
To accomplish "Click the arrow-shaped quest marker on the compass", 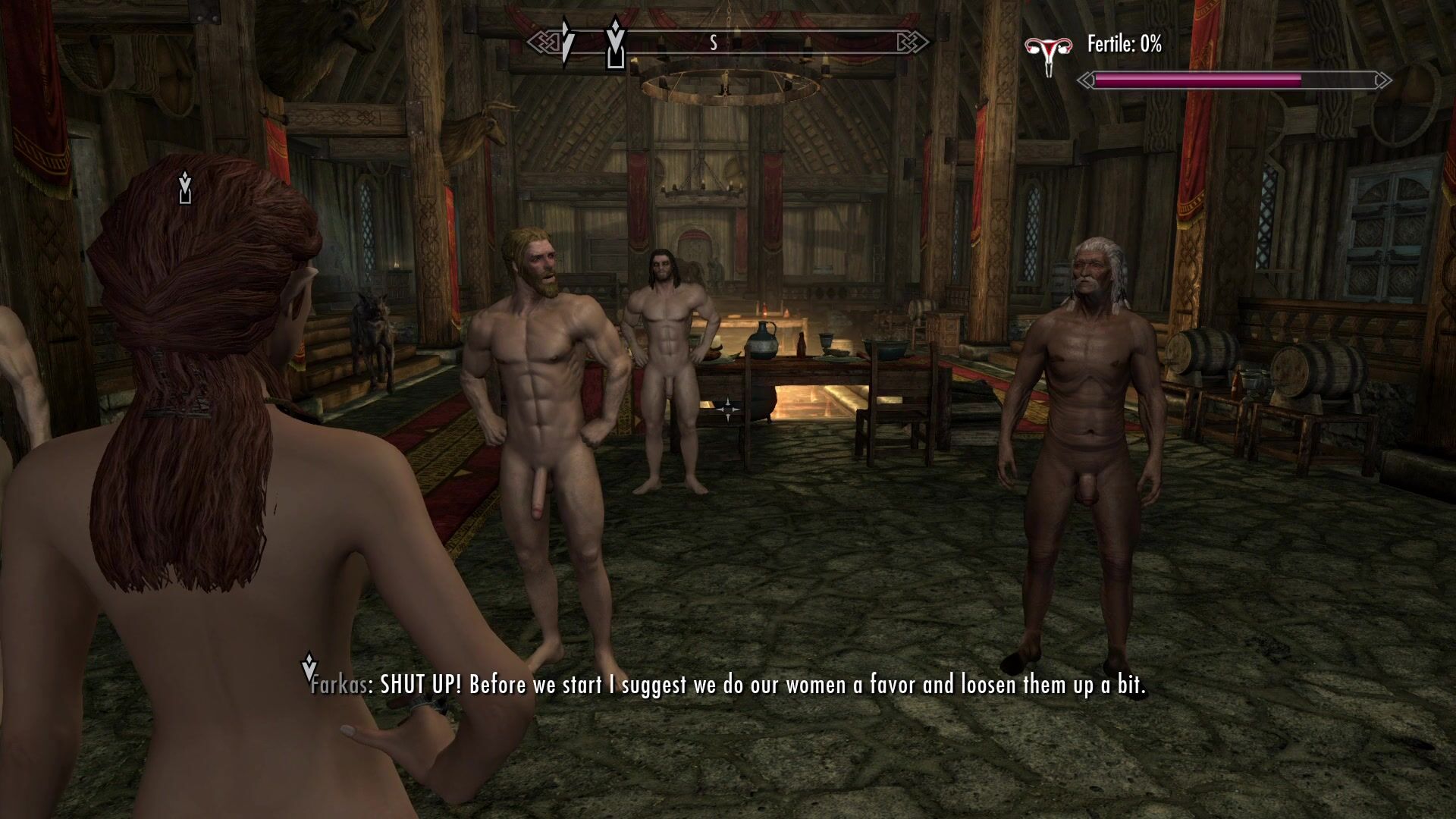I will 566,42.
